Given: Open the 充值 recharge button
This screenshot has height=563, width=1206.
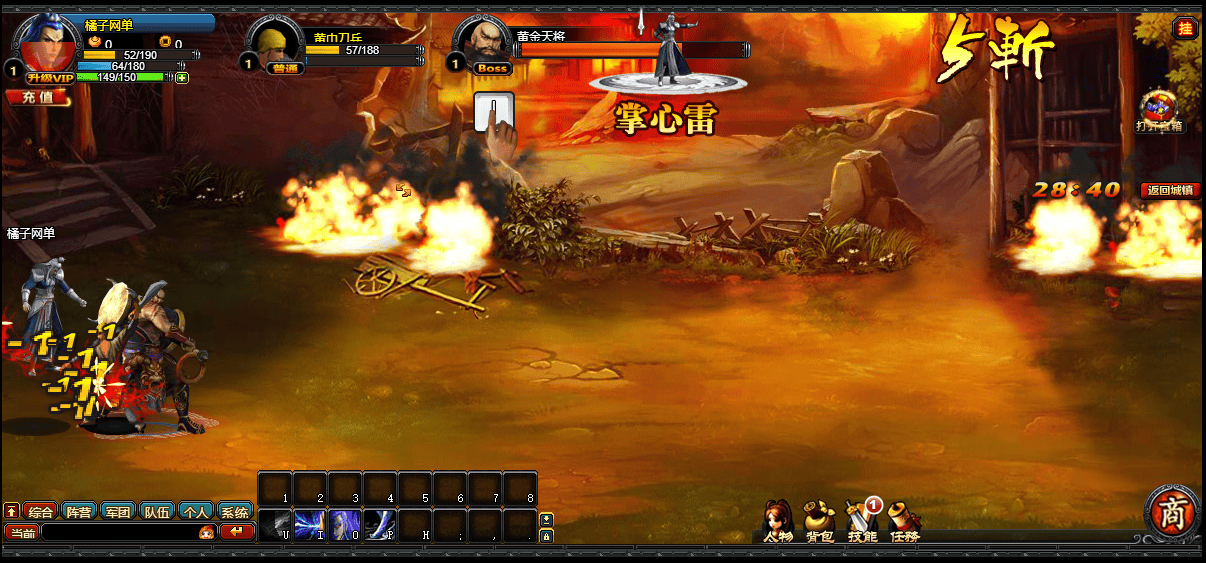Looking at the screenshot, I should 39,98.
